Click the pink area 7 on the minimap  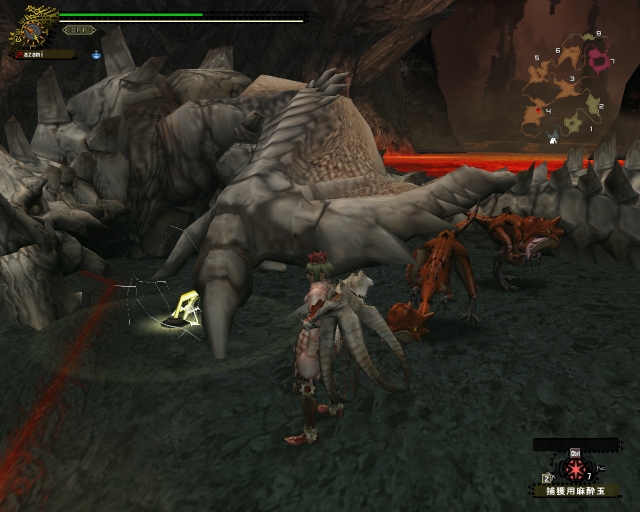click(601, 61)
